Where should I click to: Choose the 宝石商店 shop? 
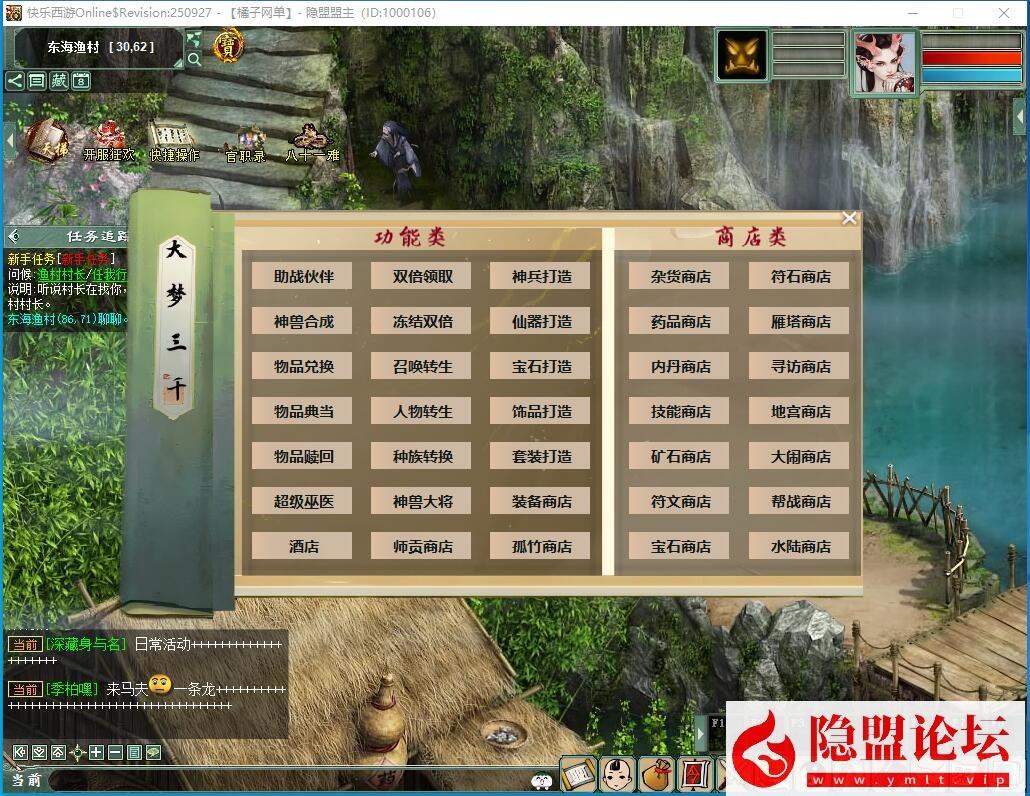pos(680,546)
